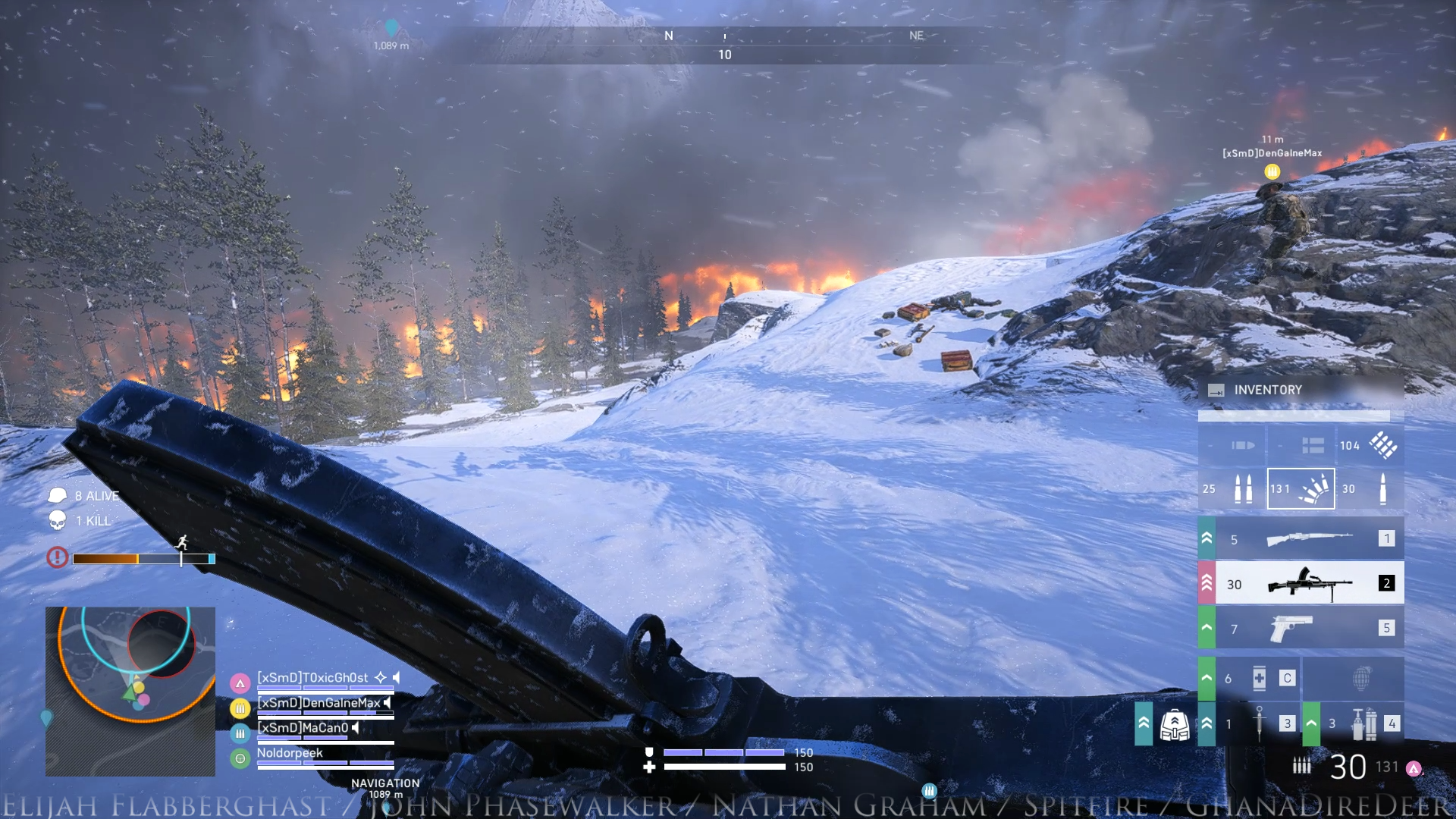Mute [xSmD]DenGaIneMax's voice speaker

(x=385, y=703)
